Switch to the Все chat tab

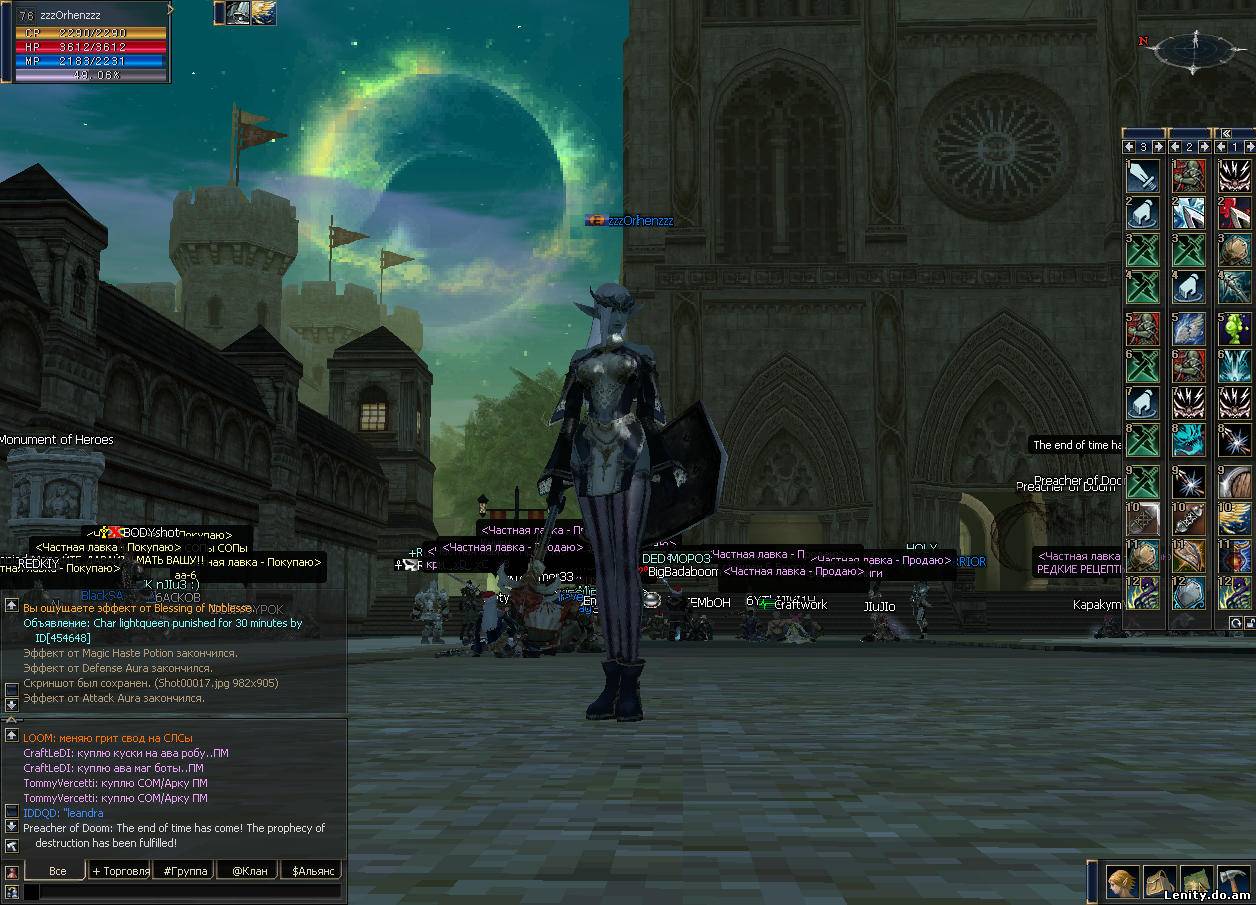click(57, 871)
